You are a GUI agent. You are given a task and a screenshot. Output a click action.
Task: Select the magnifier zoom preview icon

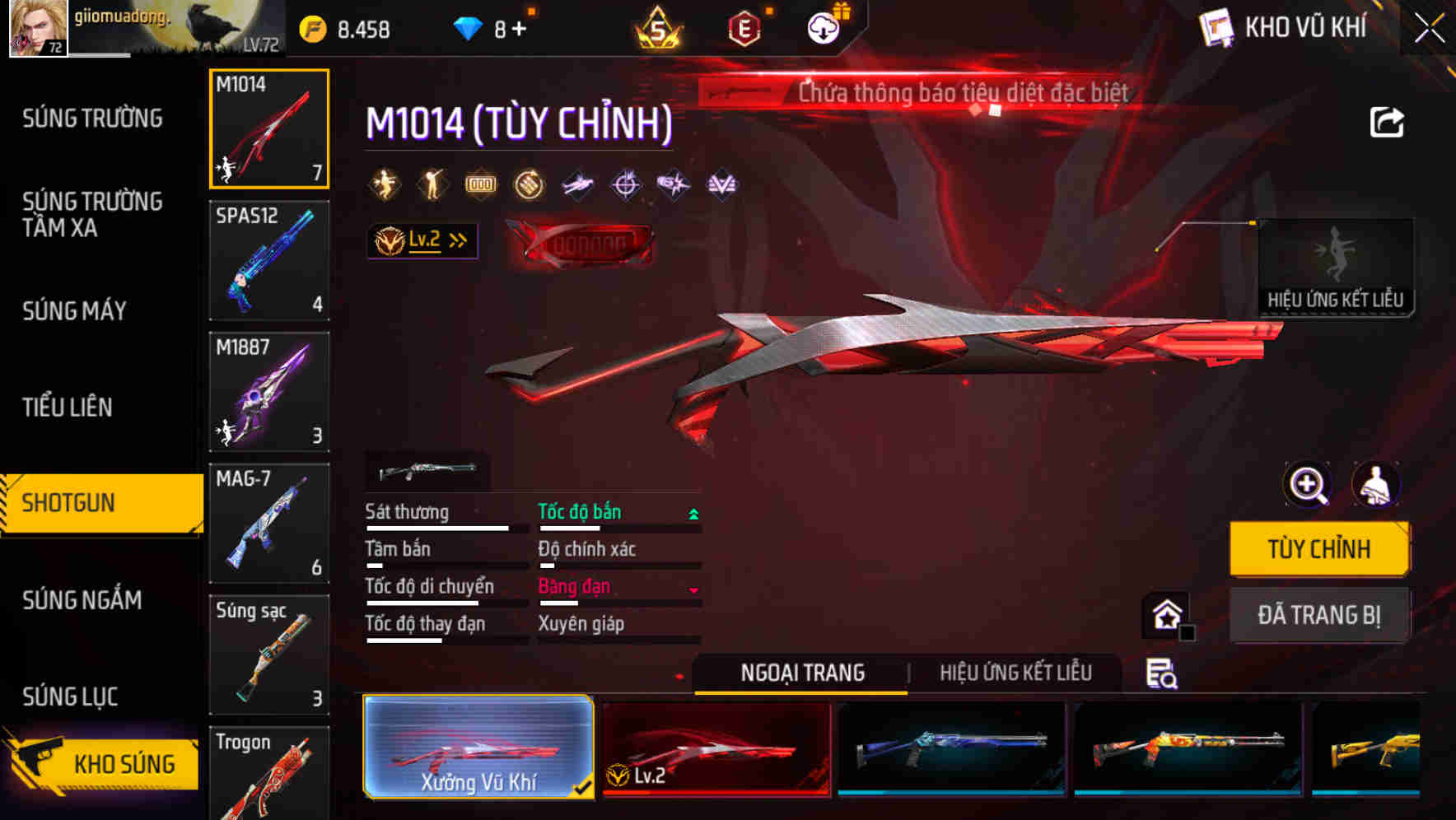tap(1306, 485)
